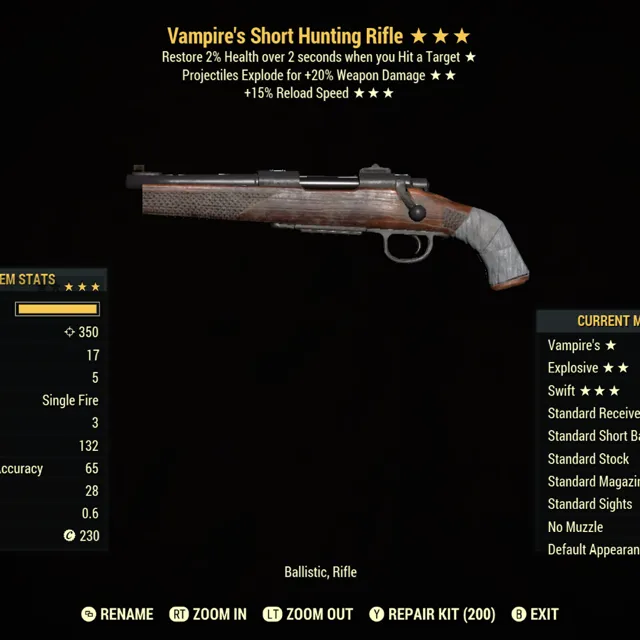Viewport: 640px width, 640px height.
Task: Select the Explosive mod row
Action: (x=587, y=368)
